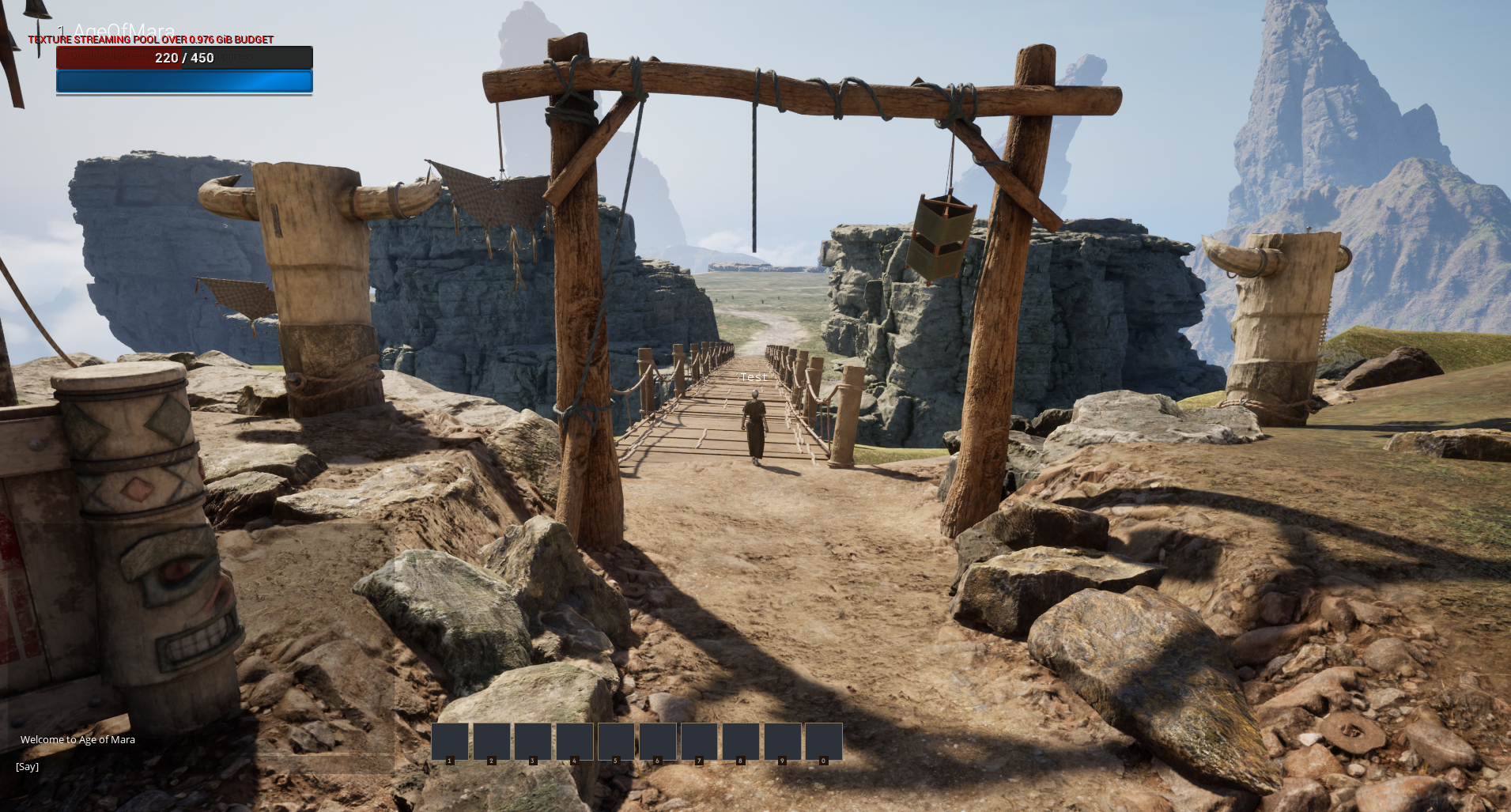Select hotbar slot 2
This screenshot has width=1511, height=812.
point(491,741)
